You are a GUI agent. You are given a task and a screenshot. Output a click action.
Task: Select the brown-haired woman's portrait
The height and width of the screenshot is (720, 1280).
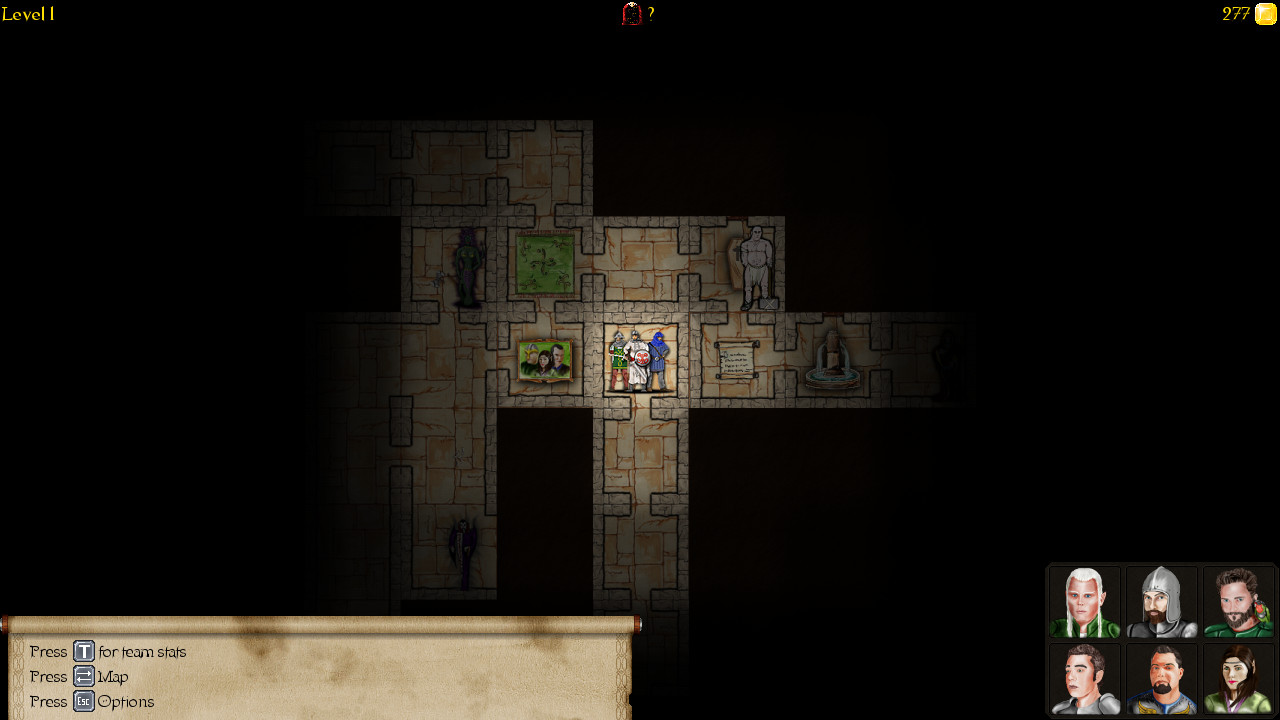pyautogui.click(x=1238, y=679)
